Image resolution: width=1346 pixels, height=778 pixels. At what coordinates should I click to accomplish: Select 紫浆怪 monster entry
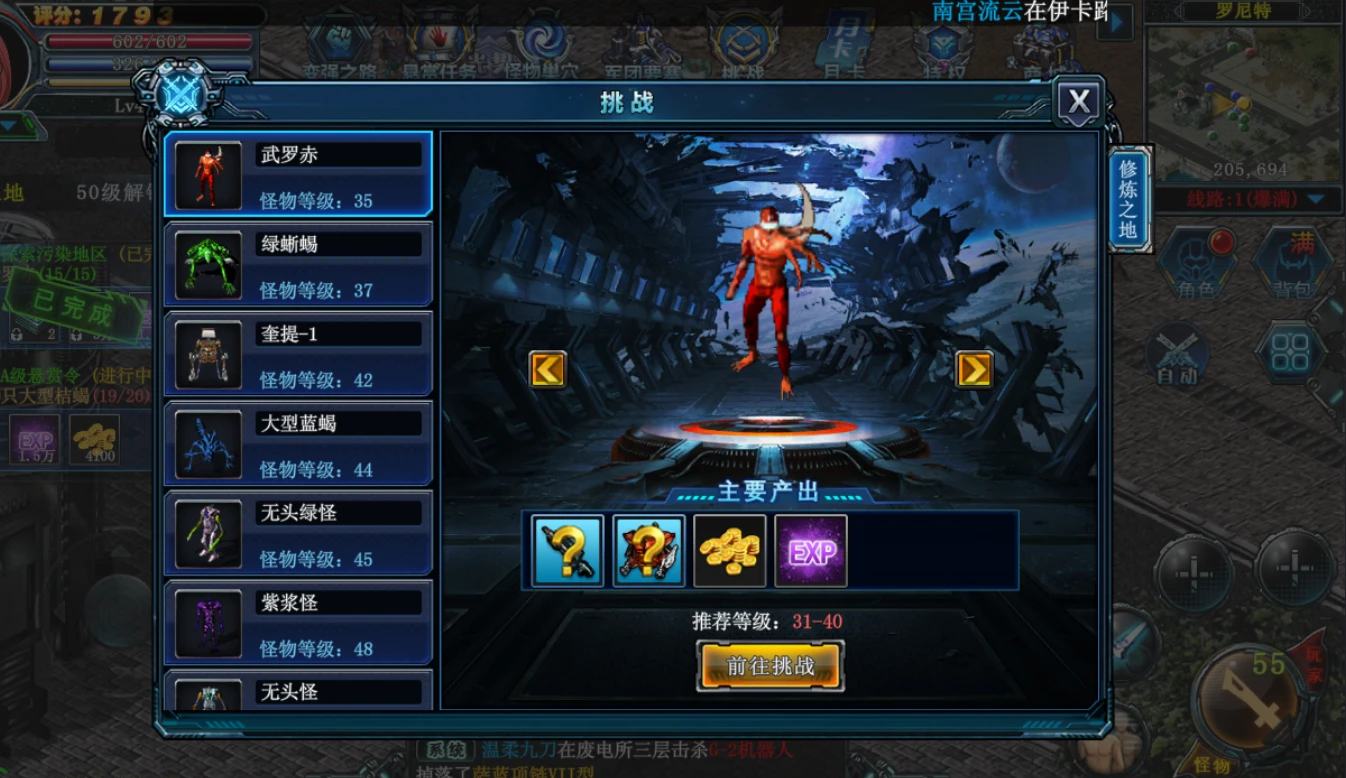tap(298, 623)
